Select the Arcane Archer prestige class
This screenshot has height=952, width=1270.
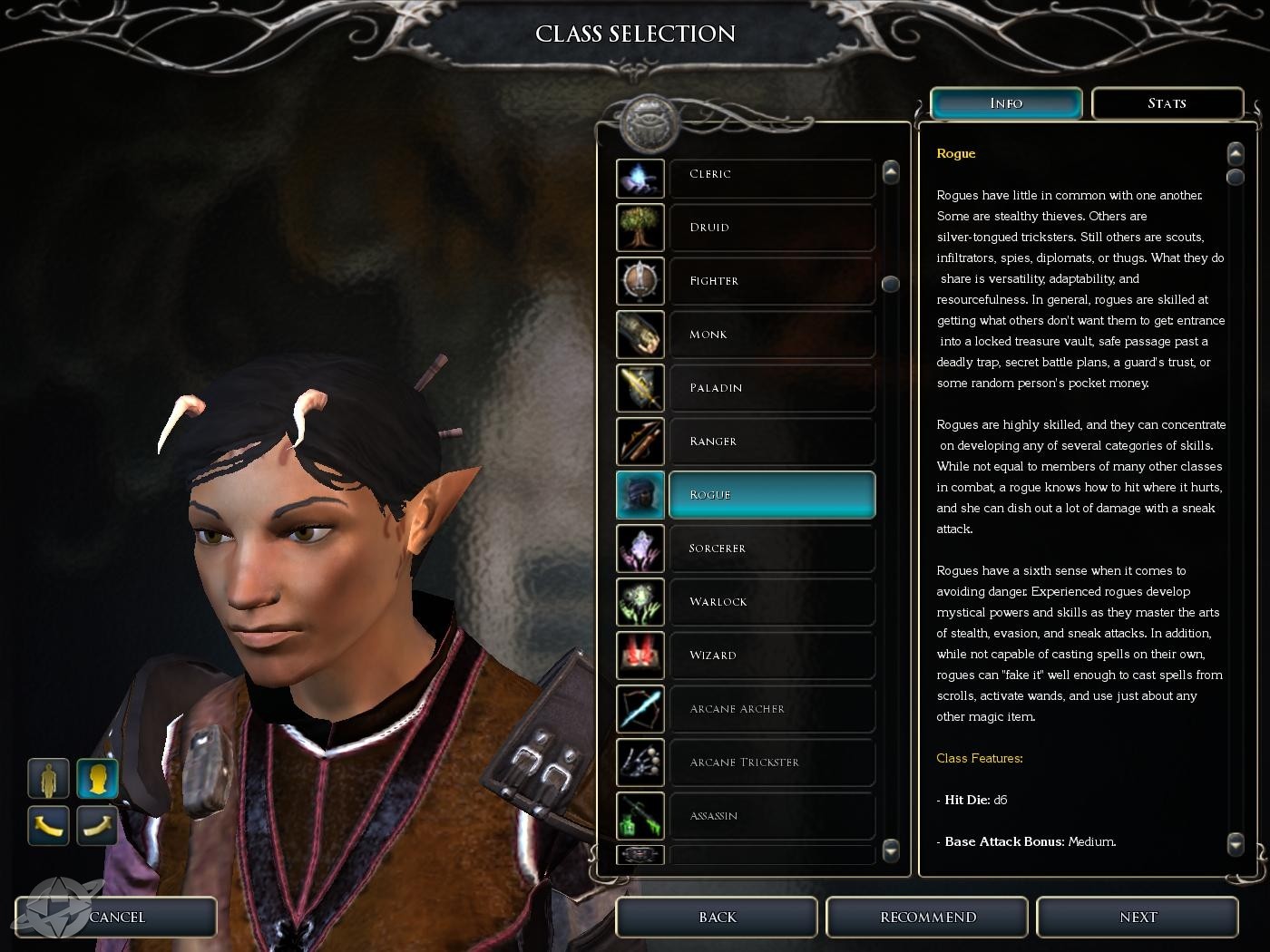pyautogui.click(x=771, y=709)
